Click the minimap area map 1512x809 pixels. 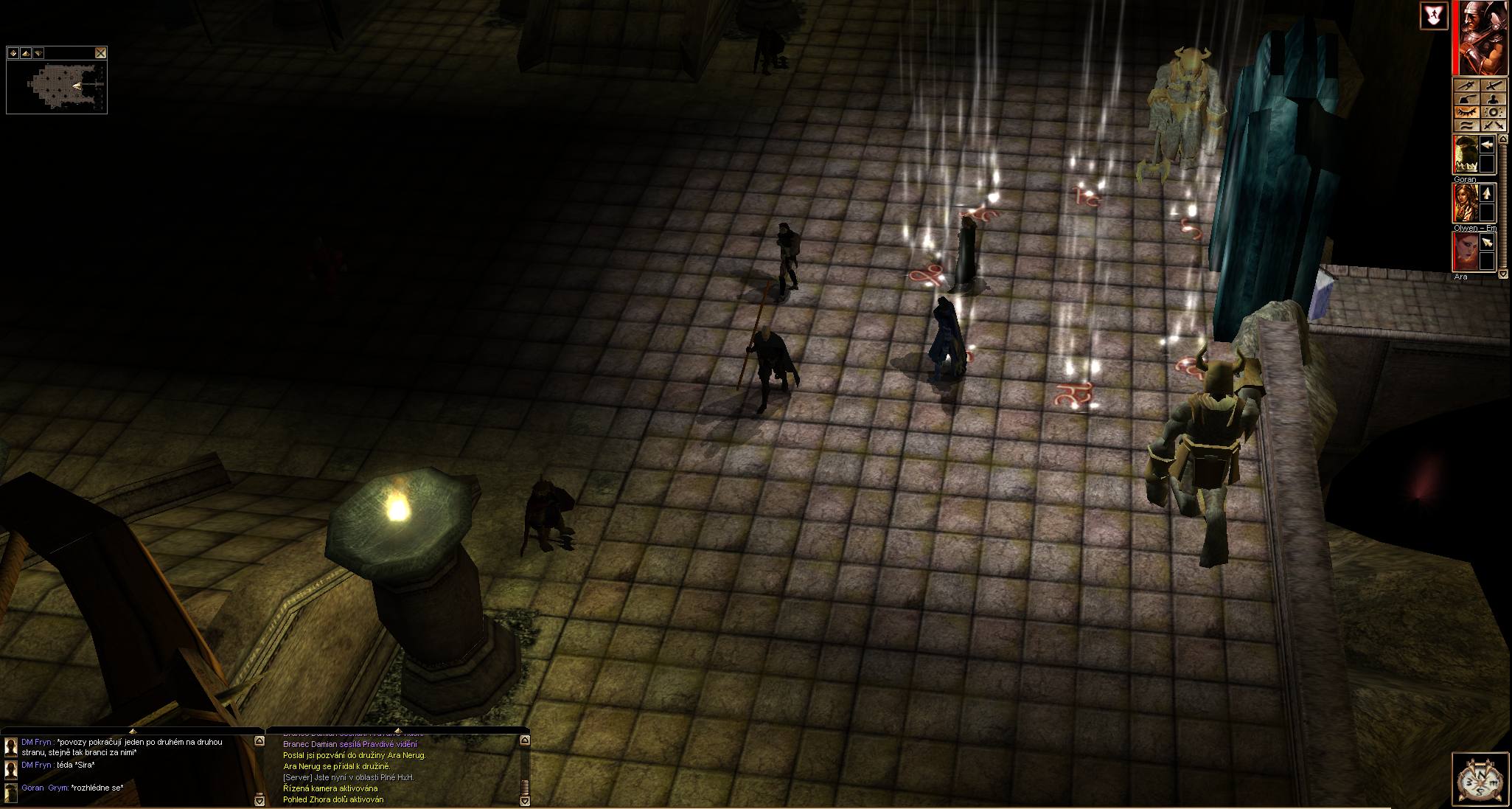(57, 86)
